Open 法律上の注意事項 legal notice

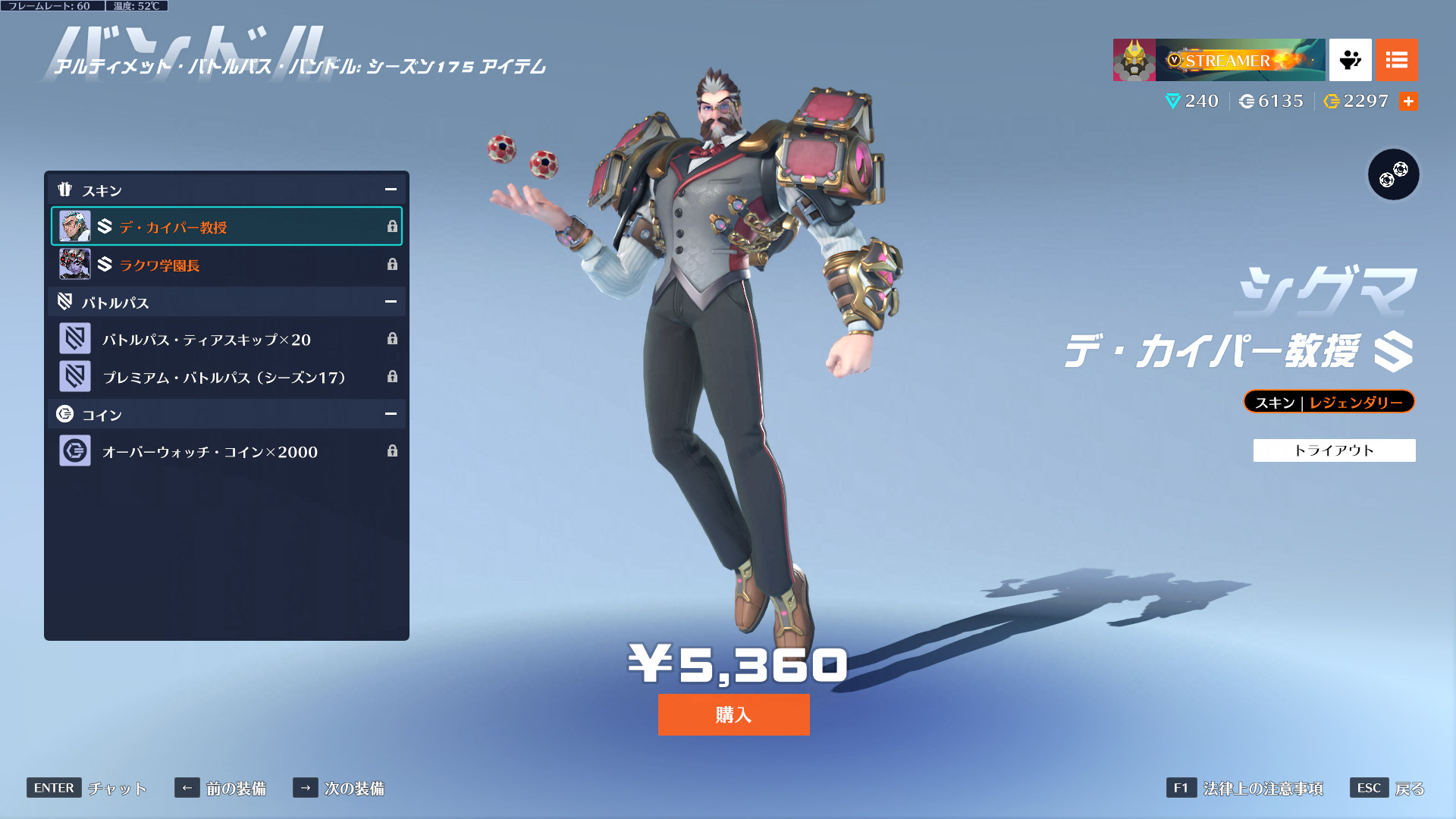pyautogui.click(x=1245, y=788)
